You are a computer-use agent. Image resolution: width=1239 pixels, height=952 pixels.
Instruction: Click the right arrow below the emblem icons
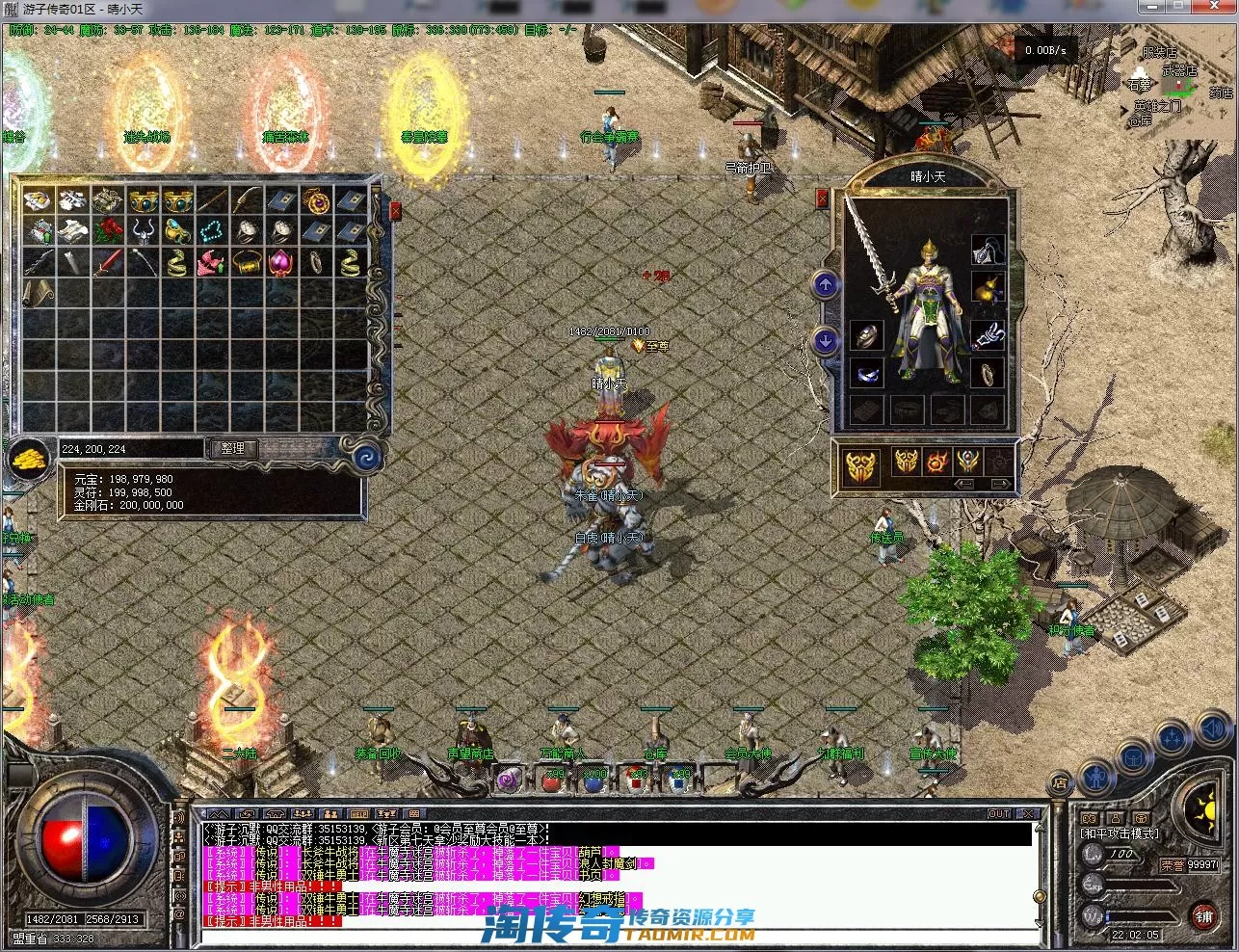click(x=1001, y=484)
